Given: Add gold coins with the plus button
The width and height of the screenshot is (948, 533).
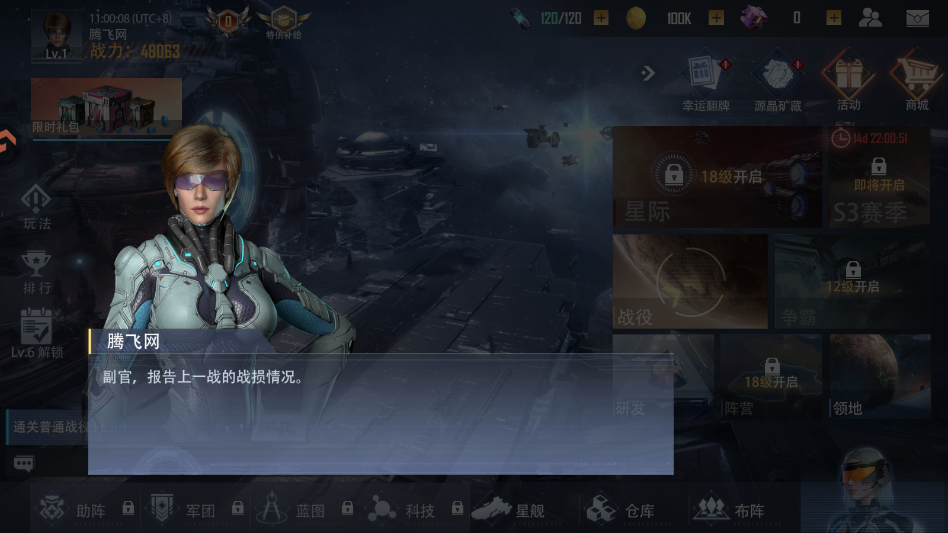Looking at the screenshot, I should [x=716, y=18].
